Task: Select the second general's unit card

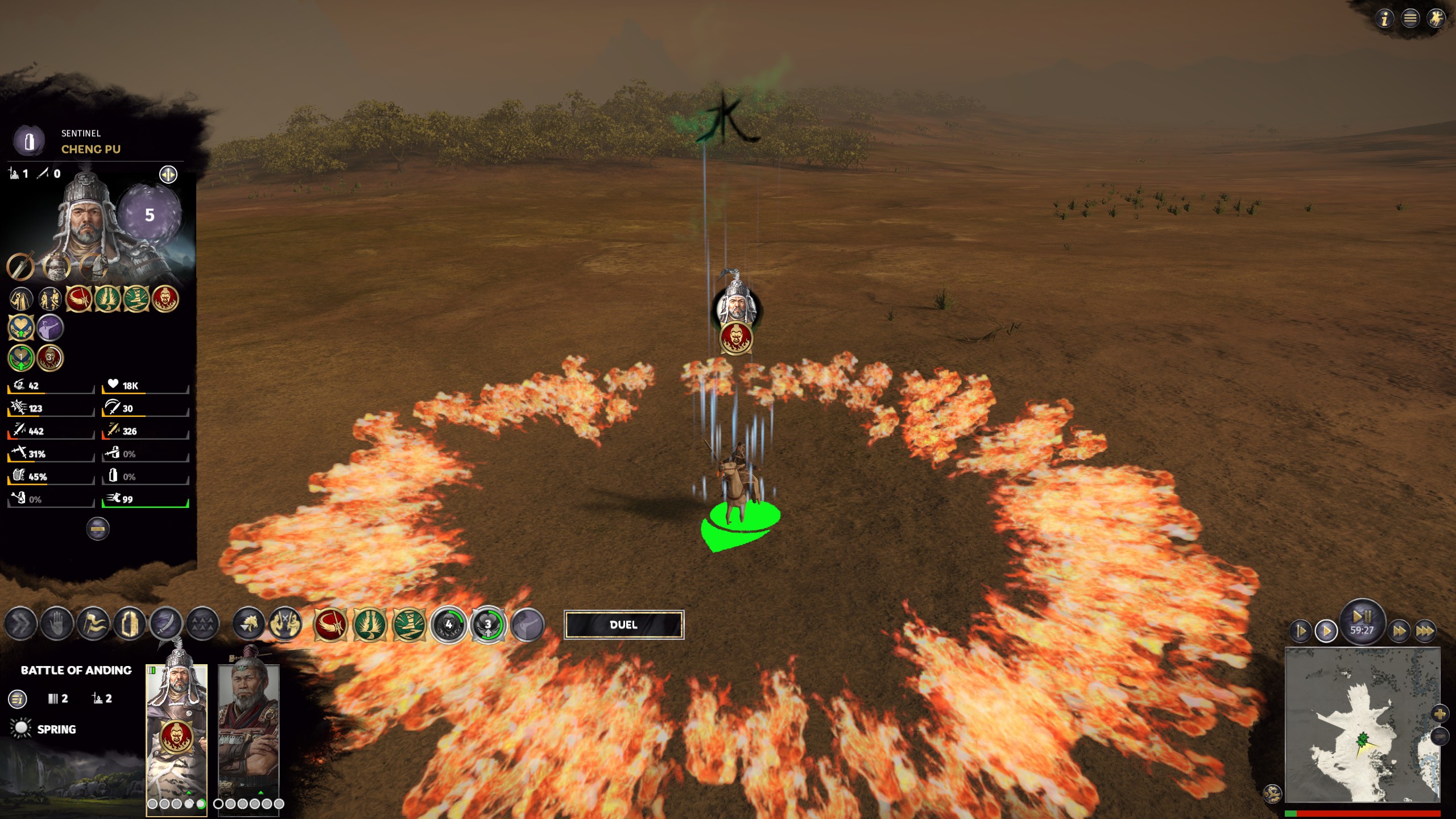Action: pyautogui.click(x=249, y=734)
